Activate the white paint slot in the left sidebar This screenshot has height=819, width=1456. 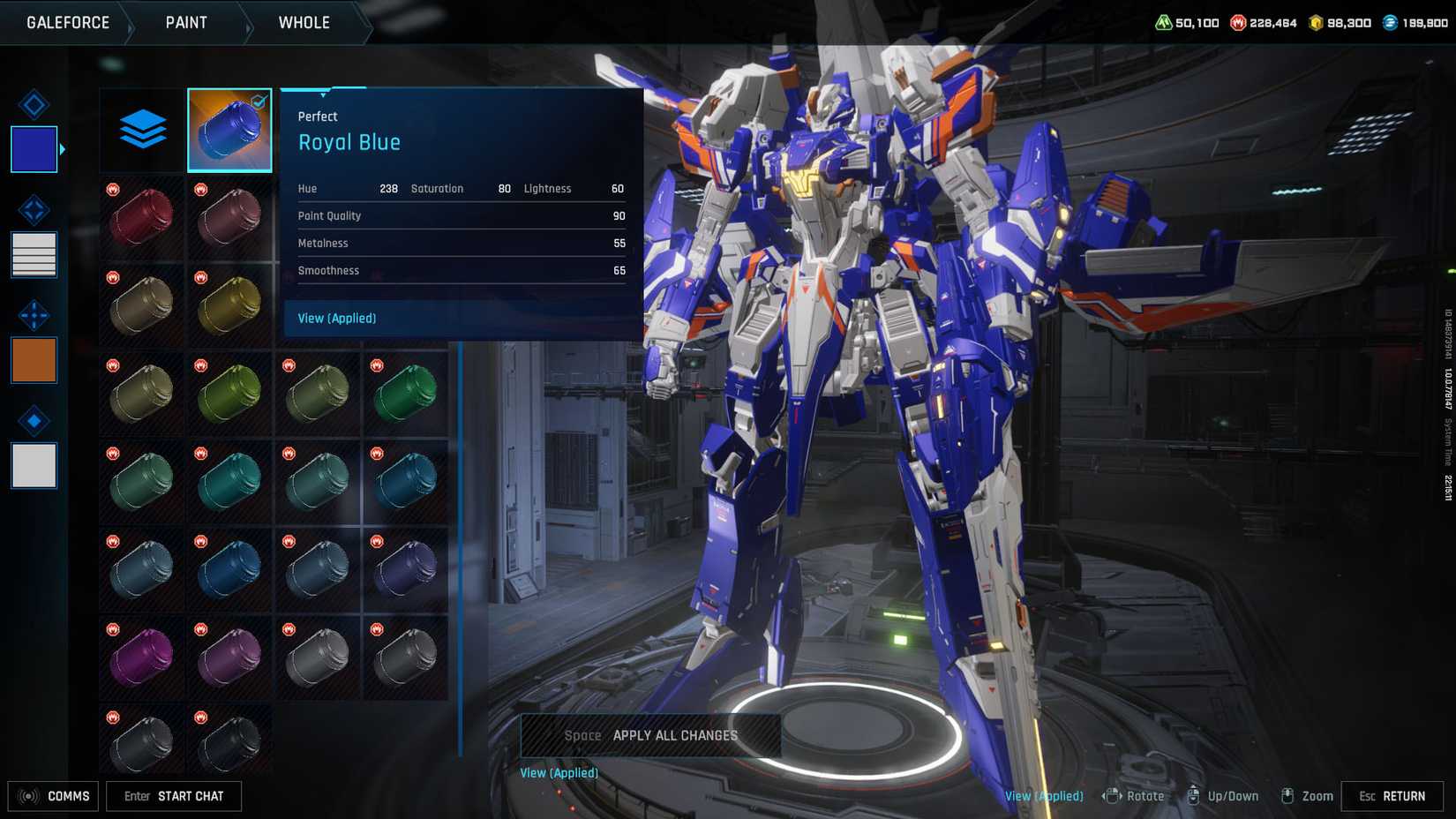33,466
